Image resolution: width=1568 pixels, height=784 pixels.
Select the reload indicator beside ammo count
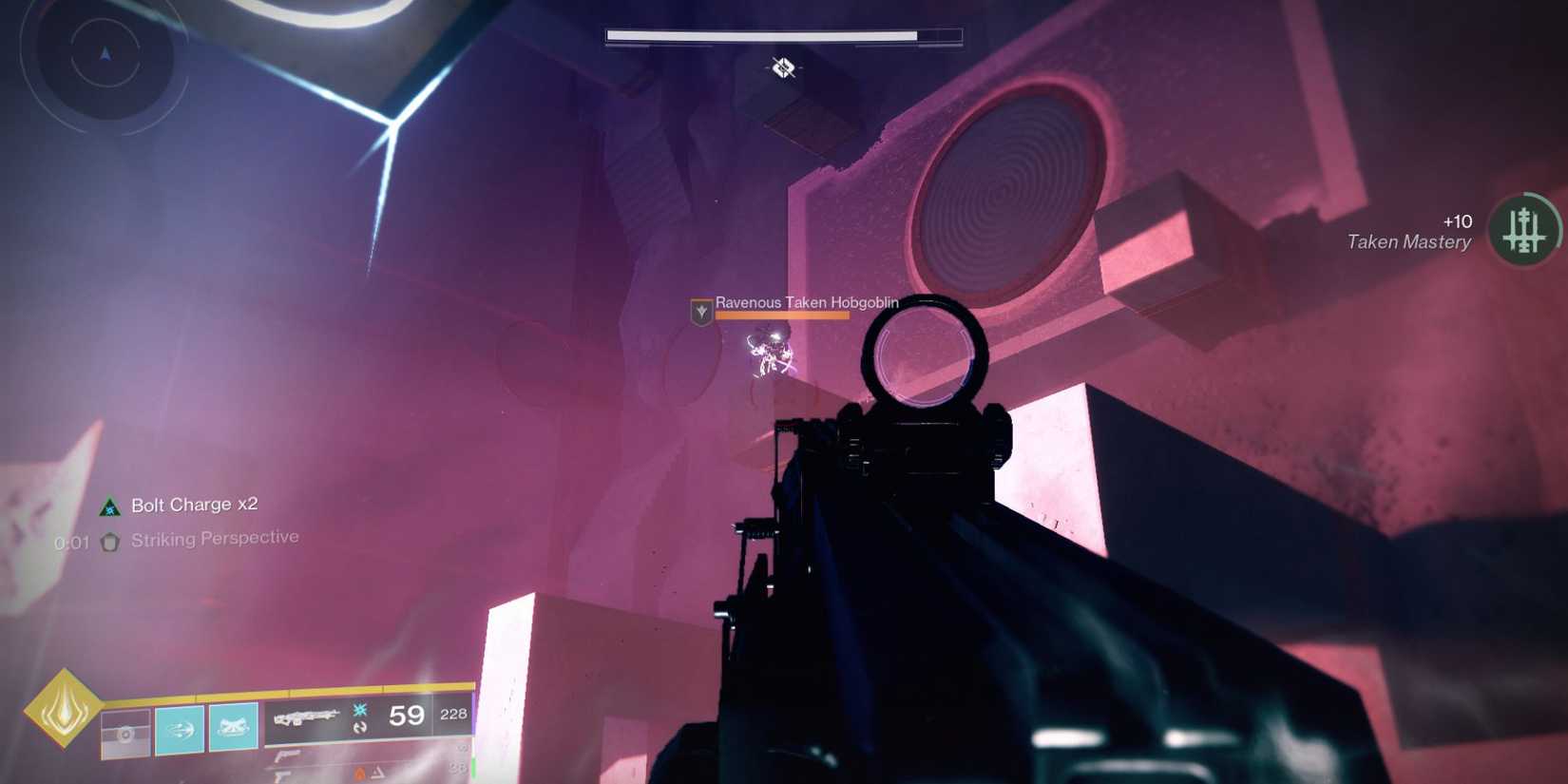click(359, 727)
